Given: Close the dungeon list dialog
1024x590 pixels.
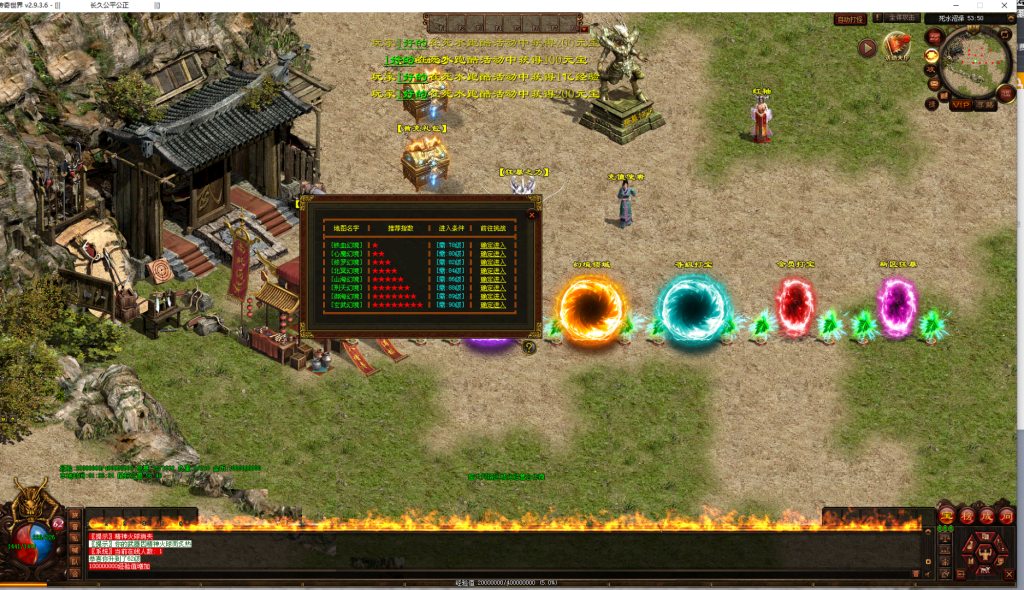Looking at the screenshot, I should (x=532, y=213).
